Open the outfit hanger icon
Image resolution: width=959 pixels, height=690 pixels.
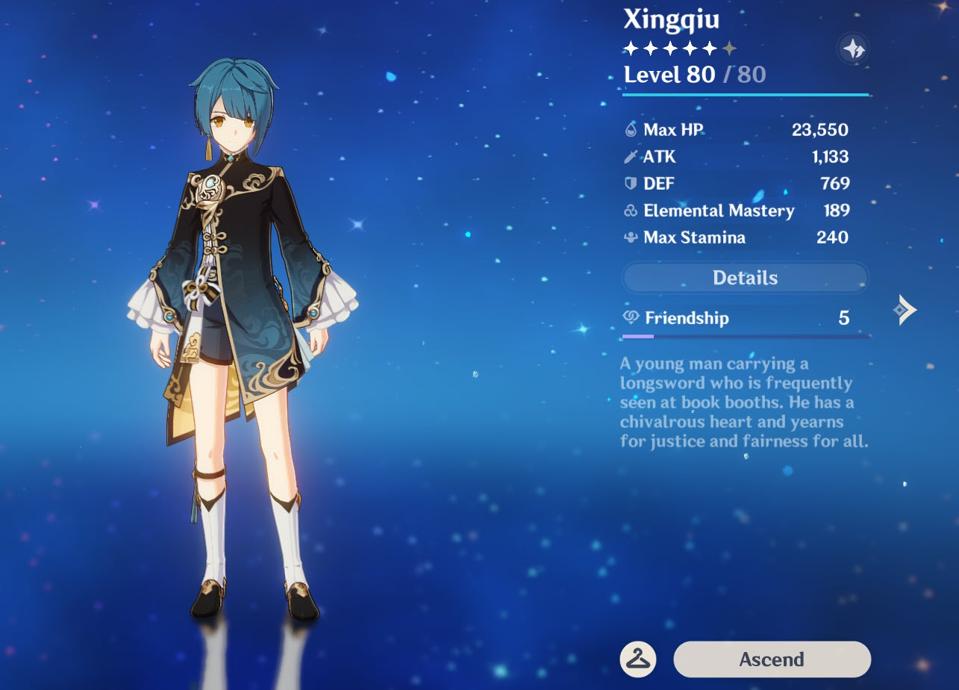(637, 659)
